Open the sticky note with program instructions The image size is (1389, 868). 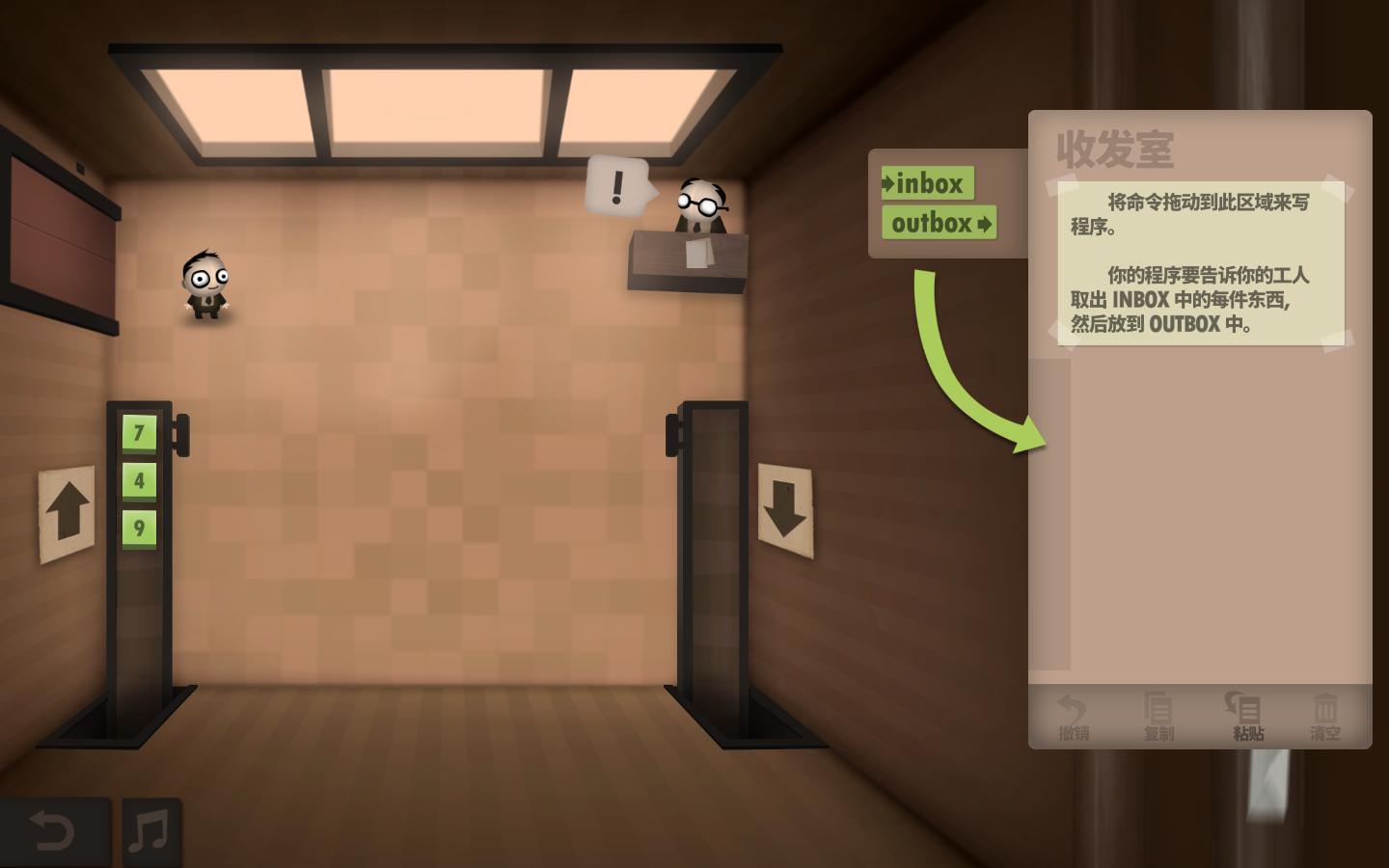[1199, 260]
